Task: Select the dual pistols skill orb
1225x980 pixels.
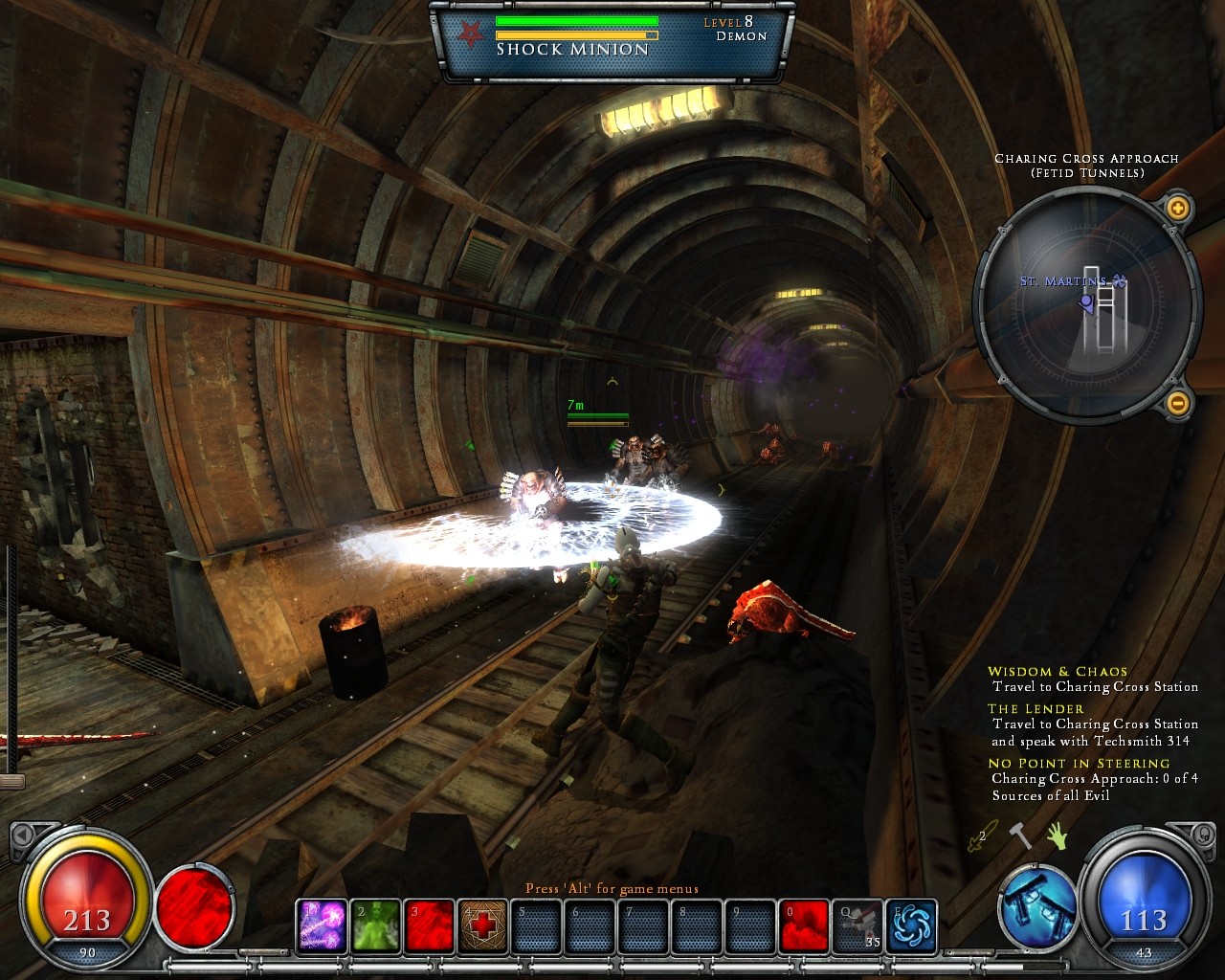Action: click(x=1038, y=905)
